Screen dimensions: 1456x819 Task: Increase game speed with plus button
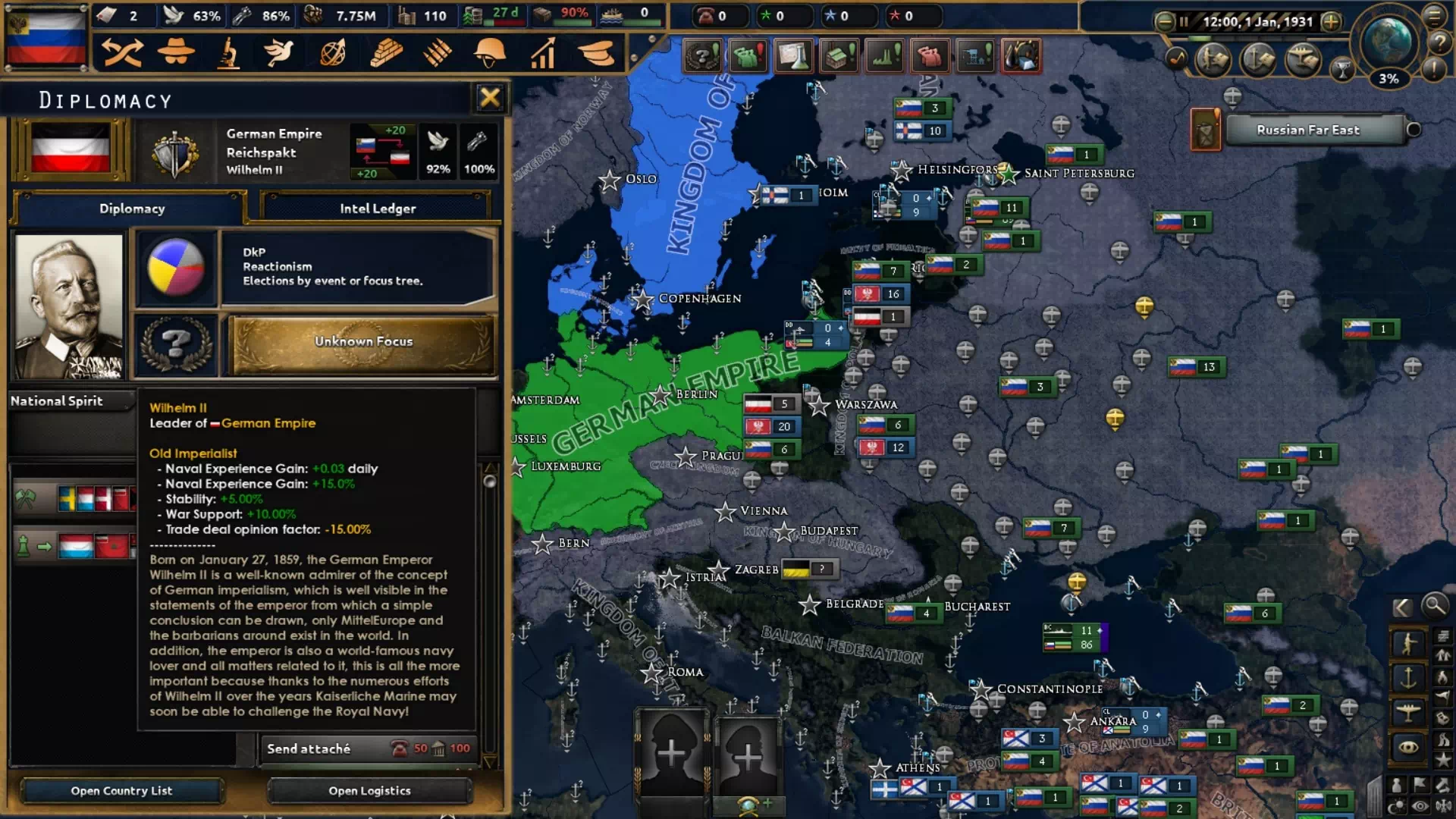pyautogui.click(x=1330, y=22)
